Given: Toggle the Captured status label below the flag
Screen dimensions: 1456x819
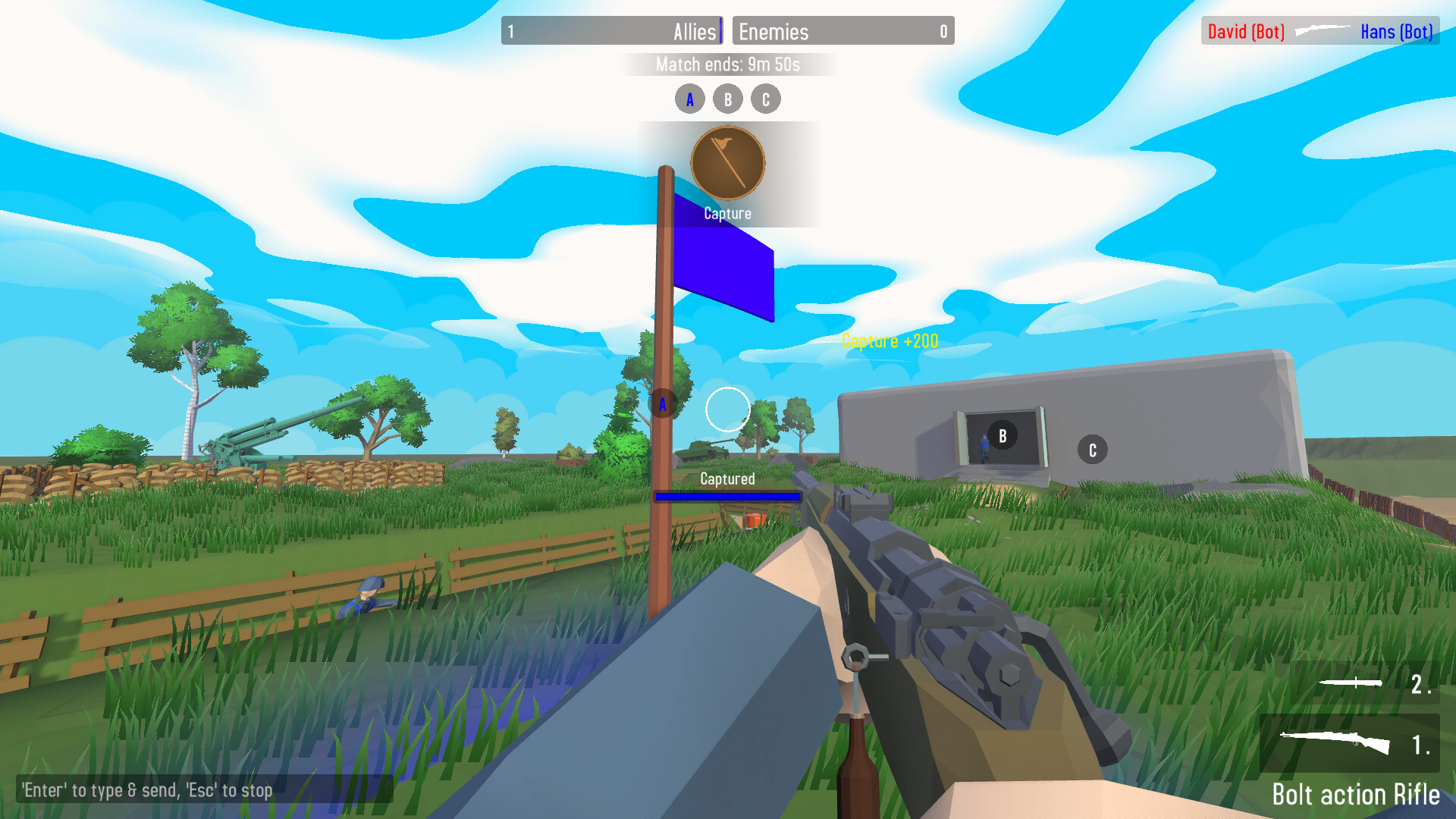Looking at the screenshot, I should pyautogui.click(x=727, y=479).
